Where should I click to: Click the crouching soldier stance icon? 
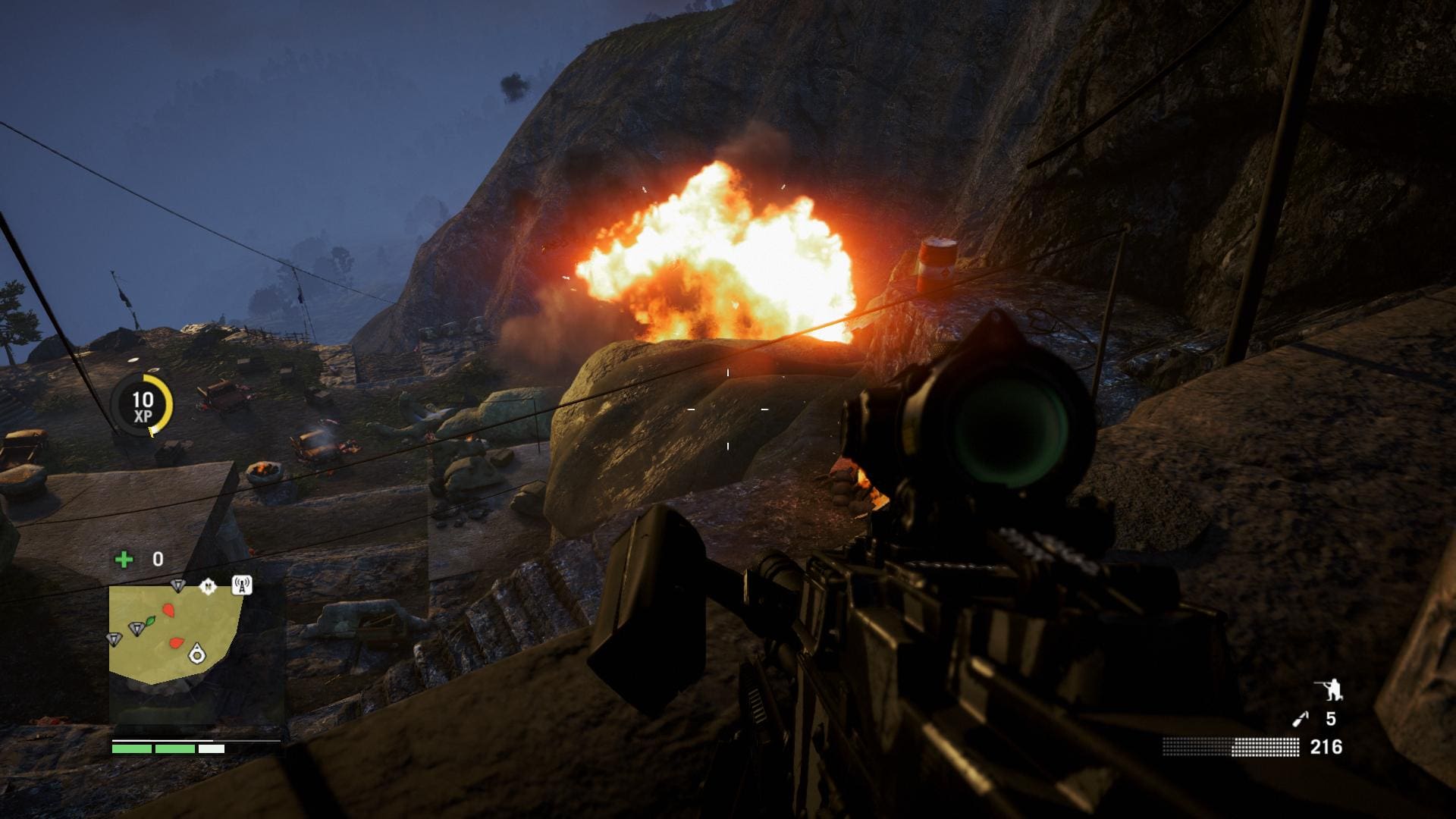pos(1329,689)
